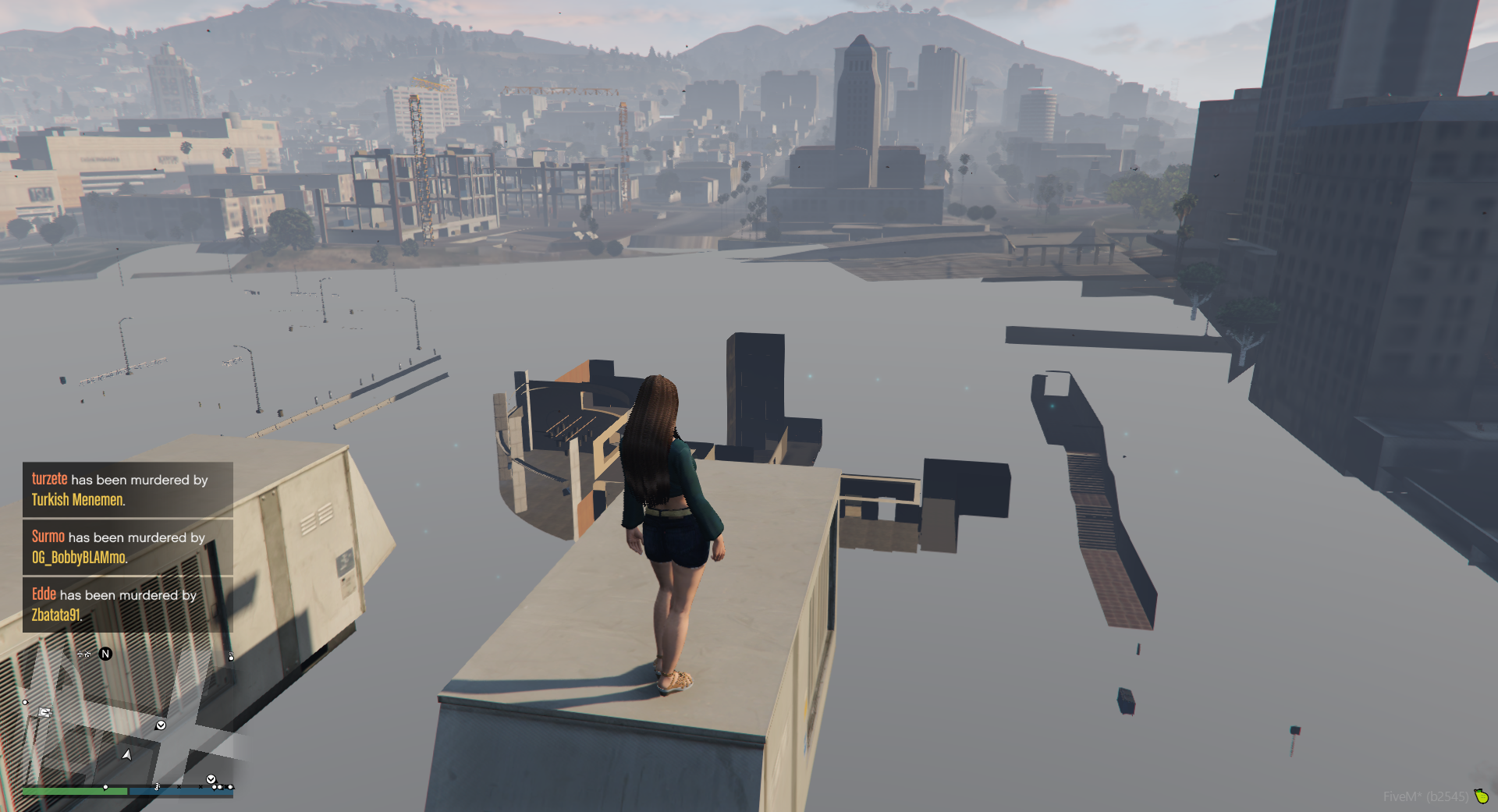Screen dimensions: 1498x812
Task: Select the turzete murdered by Turkish Menemen notification
Action: pos(127,490)
